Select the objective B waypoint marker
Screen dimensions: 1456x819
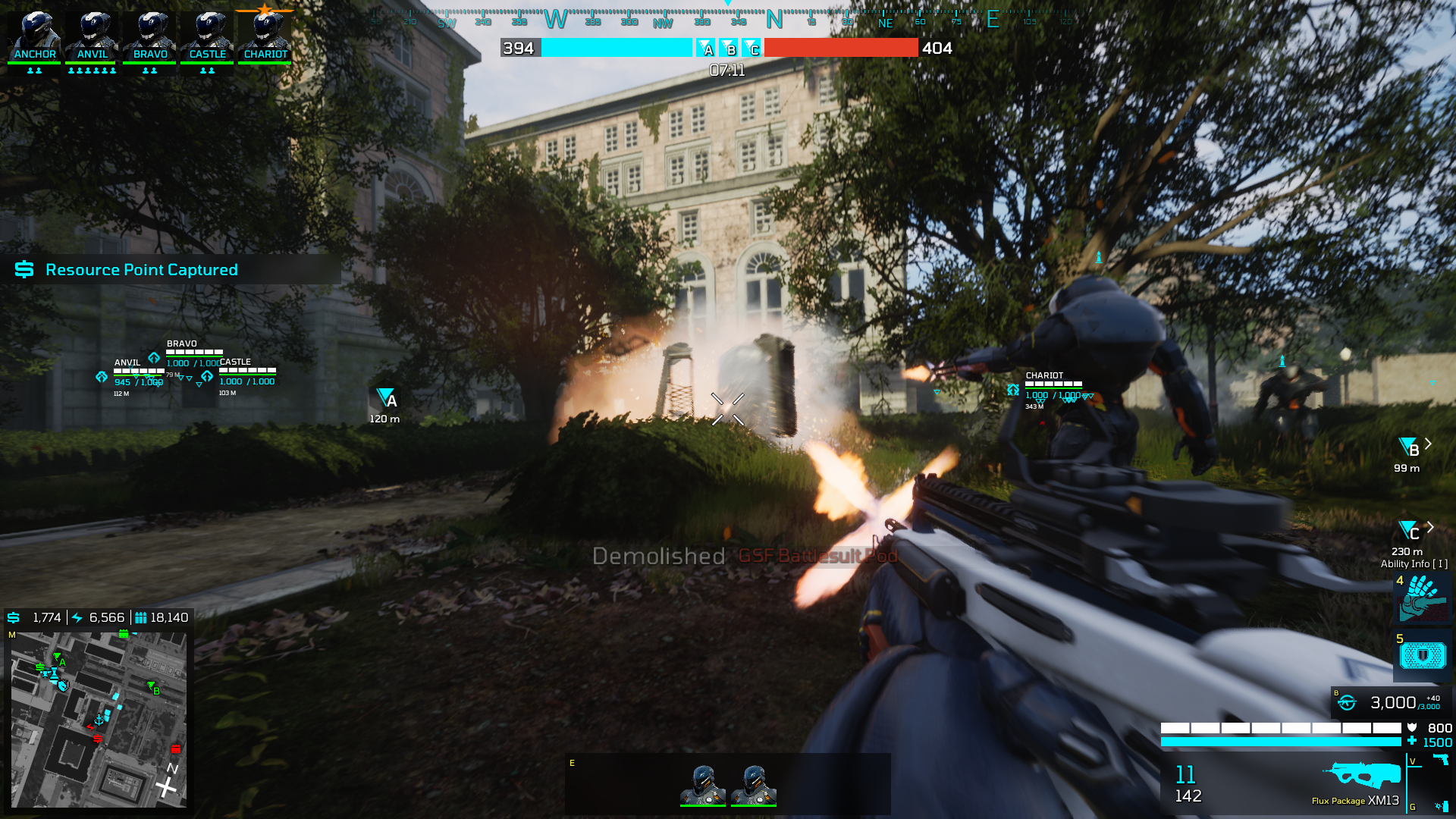click(x=1409, y=447)
